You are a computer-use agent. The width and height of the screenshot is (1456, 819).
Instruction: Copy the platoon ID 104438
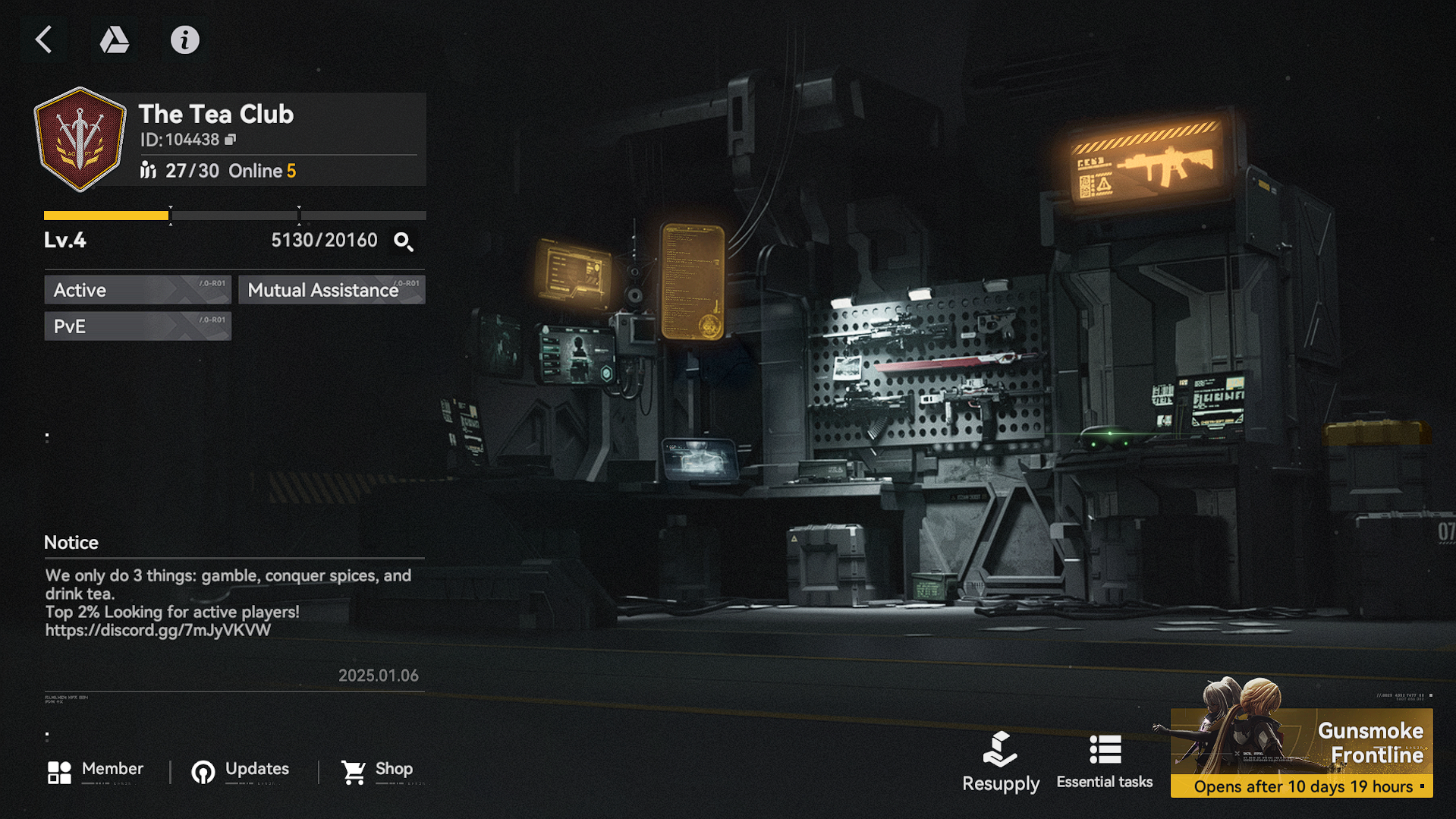(231, 140)
